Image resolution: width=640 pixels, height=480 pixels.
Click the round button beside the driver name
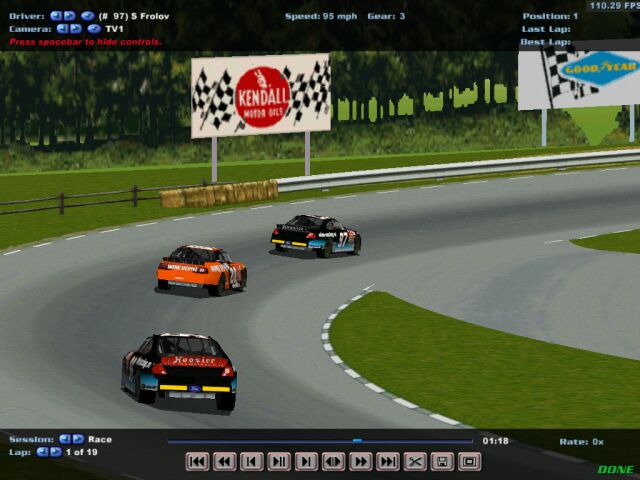(x=87, y=16)
